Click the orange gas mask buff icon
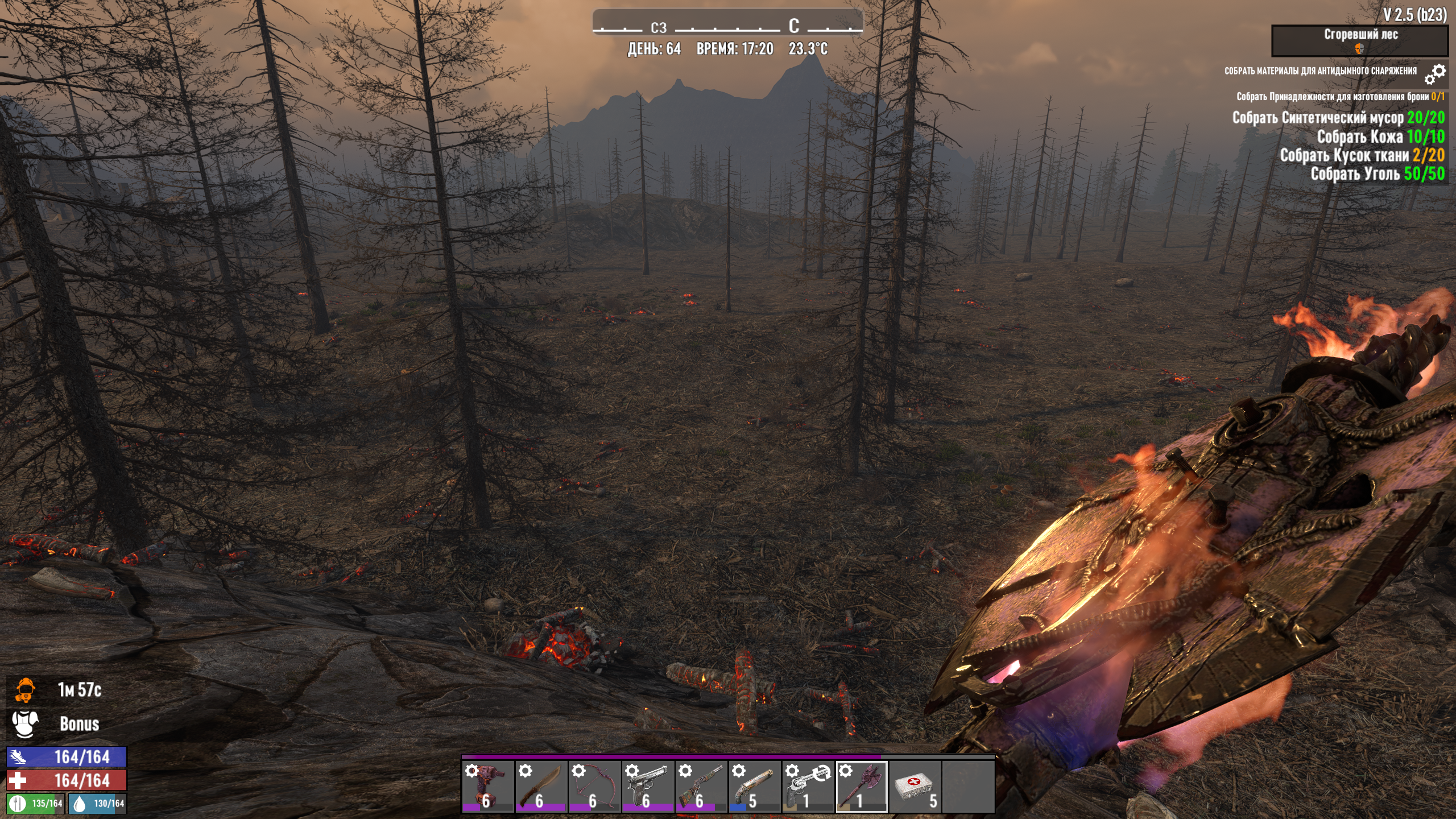This screenshot has height=819, width=1456. click(x=26, y=690)
